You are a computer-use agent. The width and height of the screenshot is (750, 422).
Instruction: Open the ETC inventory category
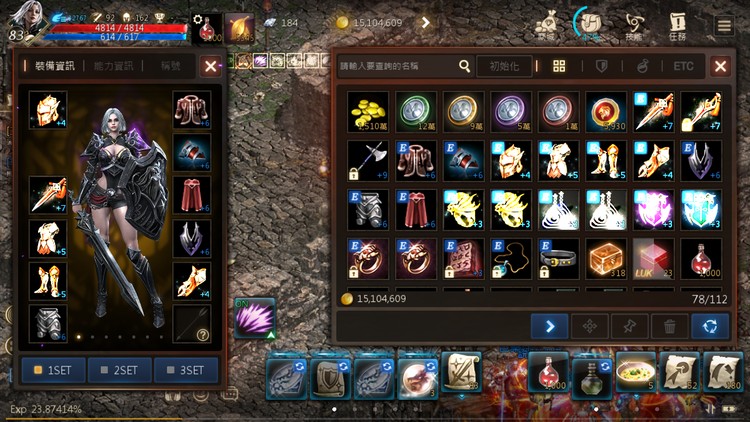[x=683, y=67]
